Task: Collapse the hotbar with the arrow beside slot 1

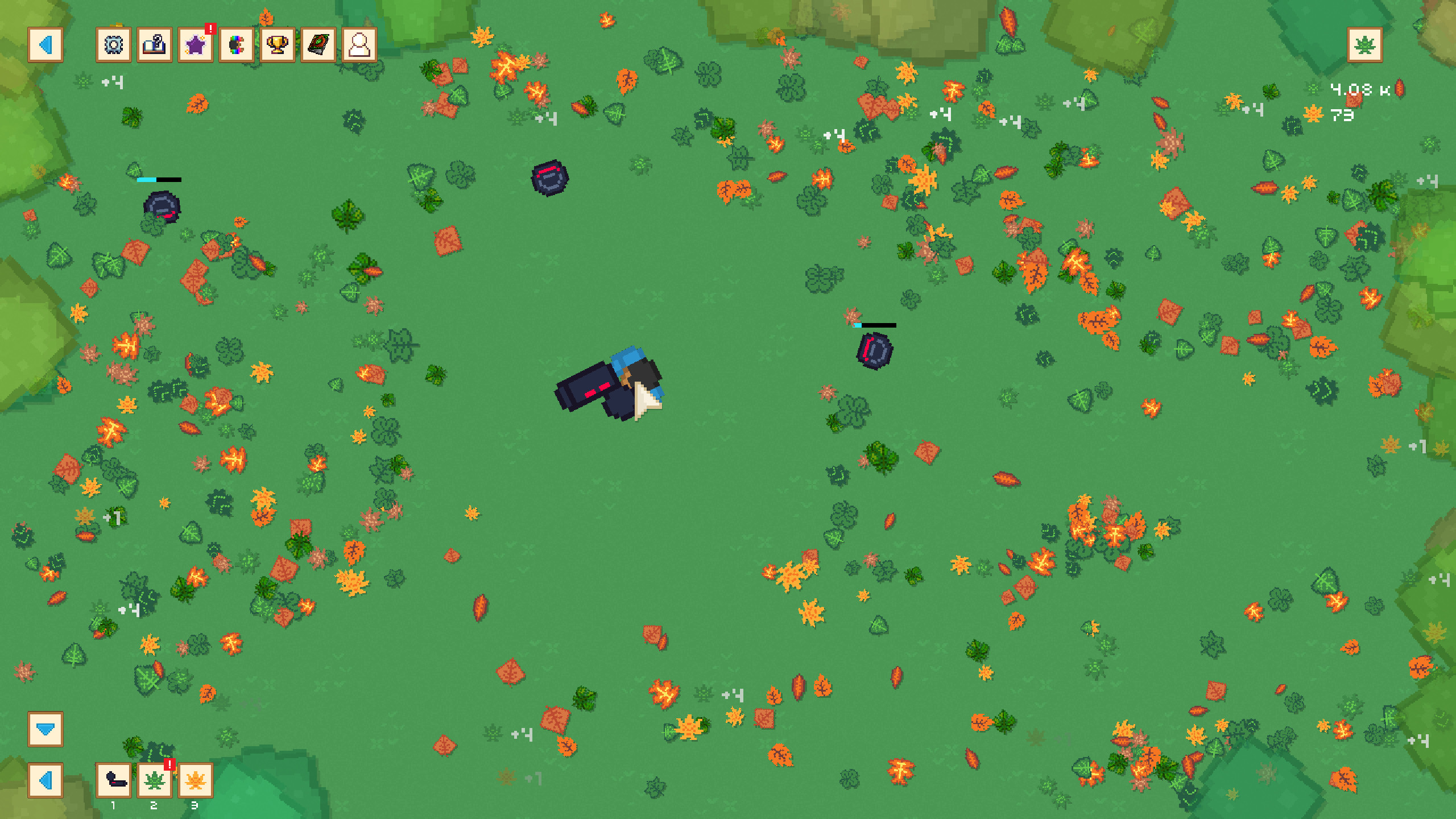Action: (x=45, y=780)
